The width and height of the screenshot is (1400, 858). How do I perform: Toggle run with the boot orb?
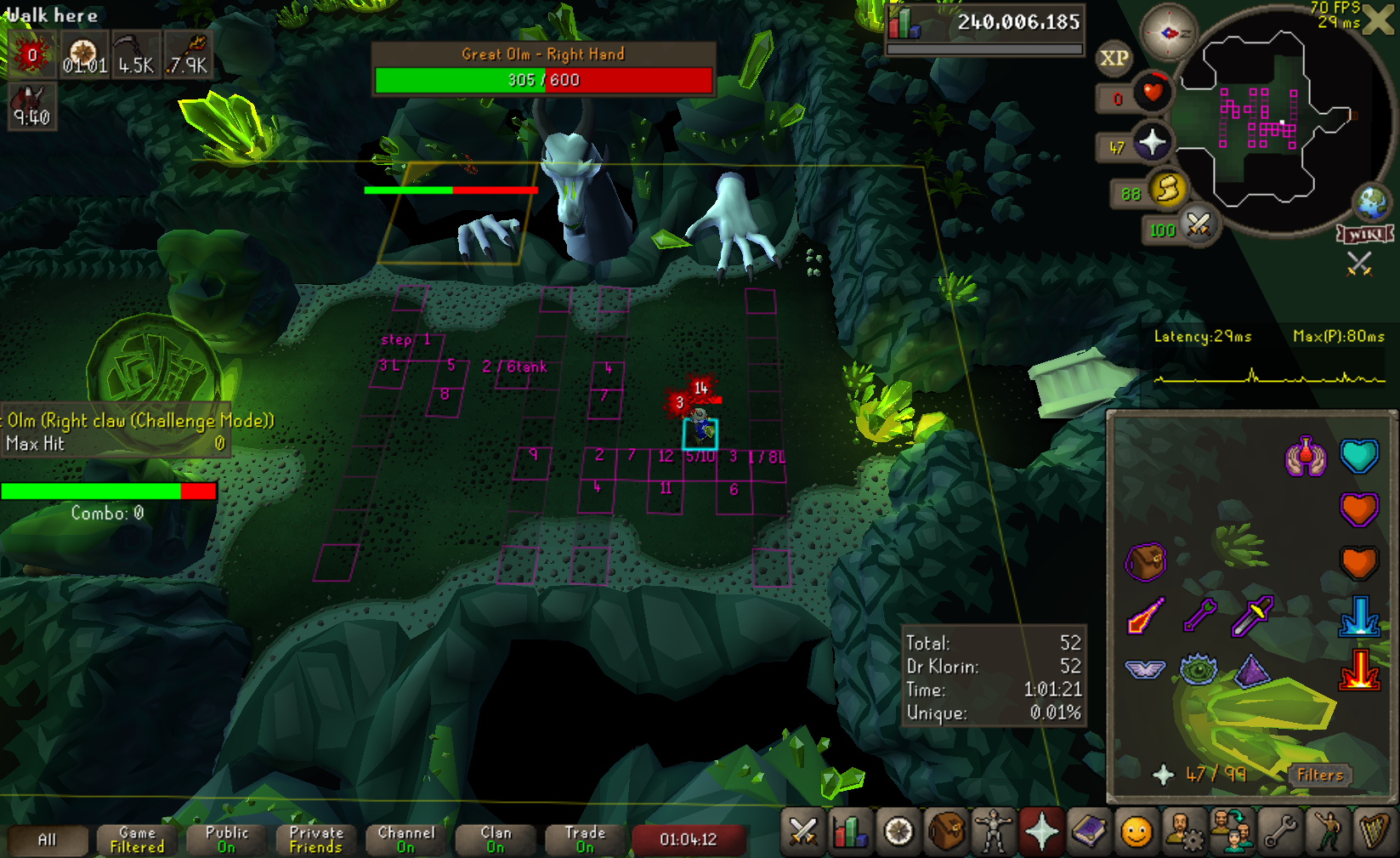click(1169, 189)
